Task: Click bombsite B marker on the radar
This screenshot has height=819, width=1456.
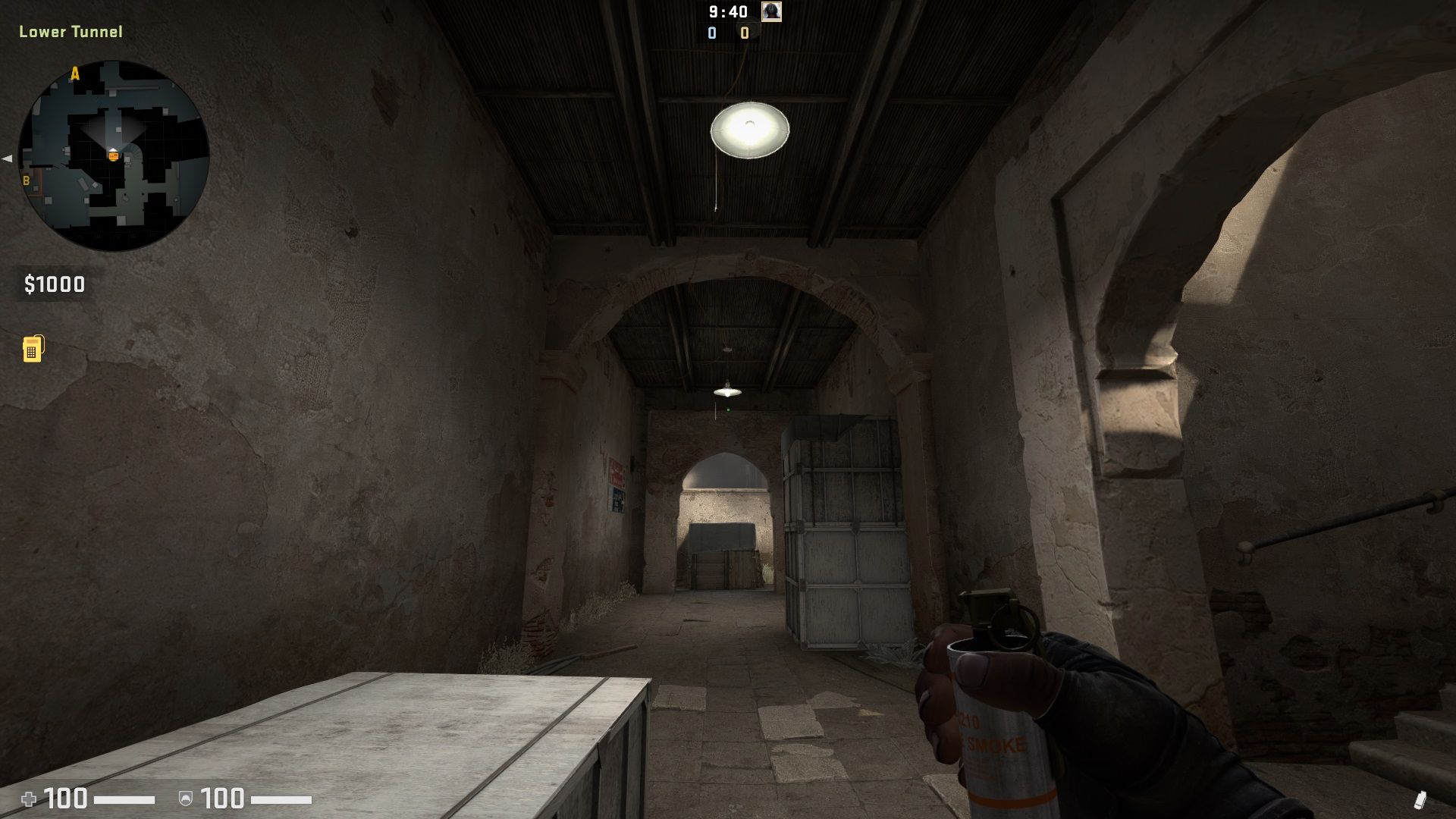Action: [27, 181]
